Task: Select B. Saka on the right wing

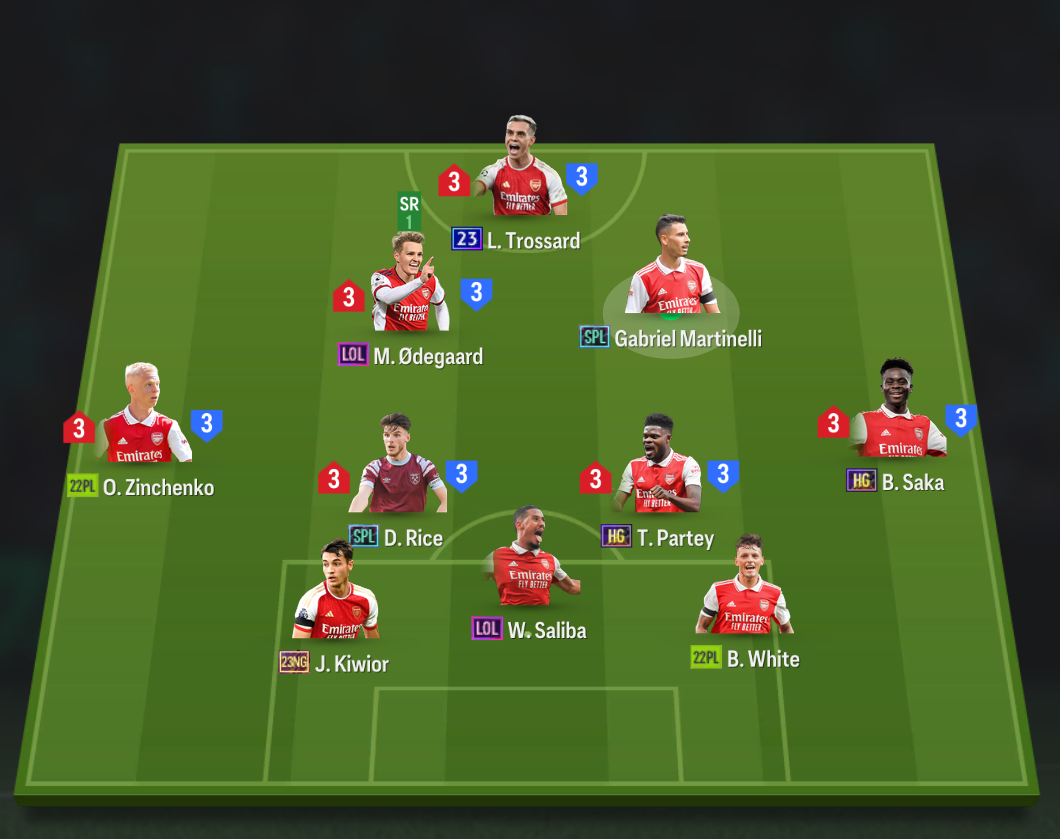Action: click(x=897, y=415)
